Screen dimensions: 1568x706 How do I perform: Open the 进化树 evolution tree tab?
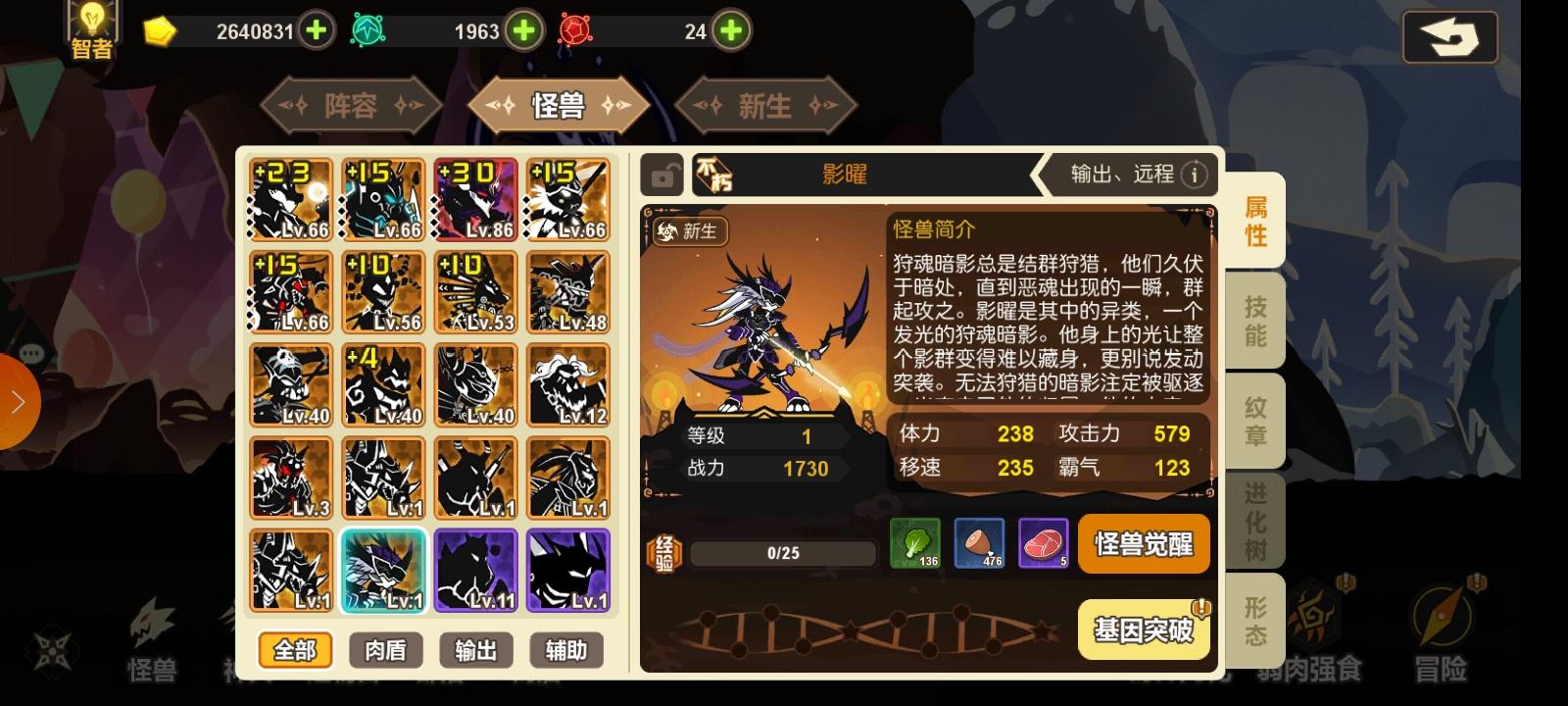point(1255,520)
